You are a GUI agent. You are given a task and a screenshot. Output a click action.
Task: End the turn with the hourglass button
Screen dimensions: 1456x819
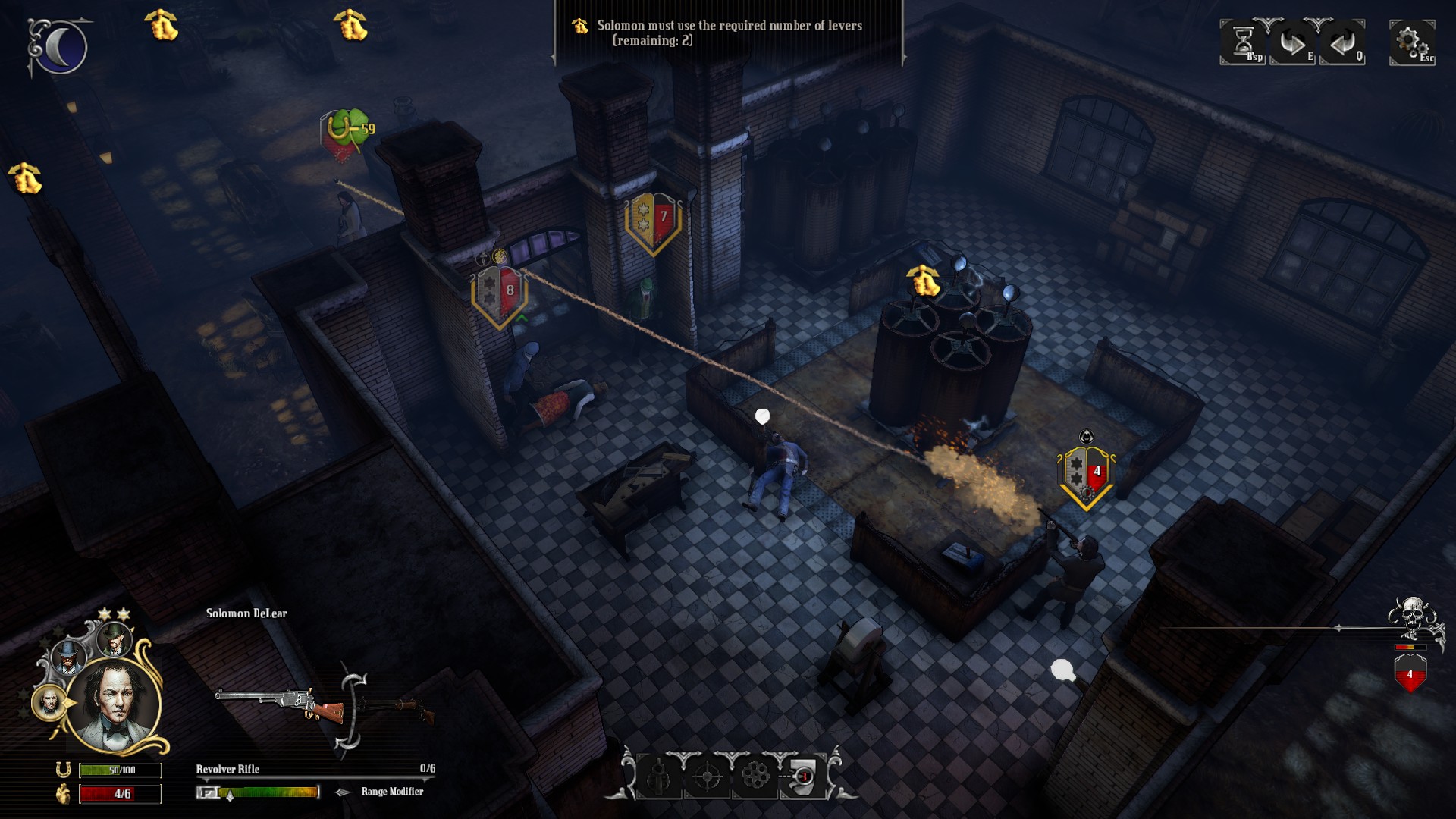[x=1244, y=42]
